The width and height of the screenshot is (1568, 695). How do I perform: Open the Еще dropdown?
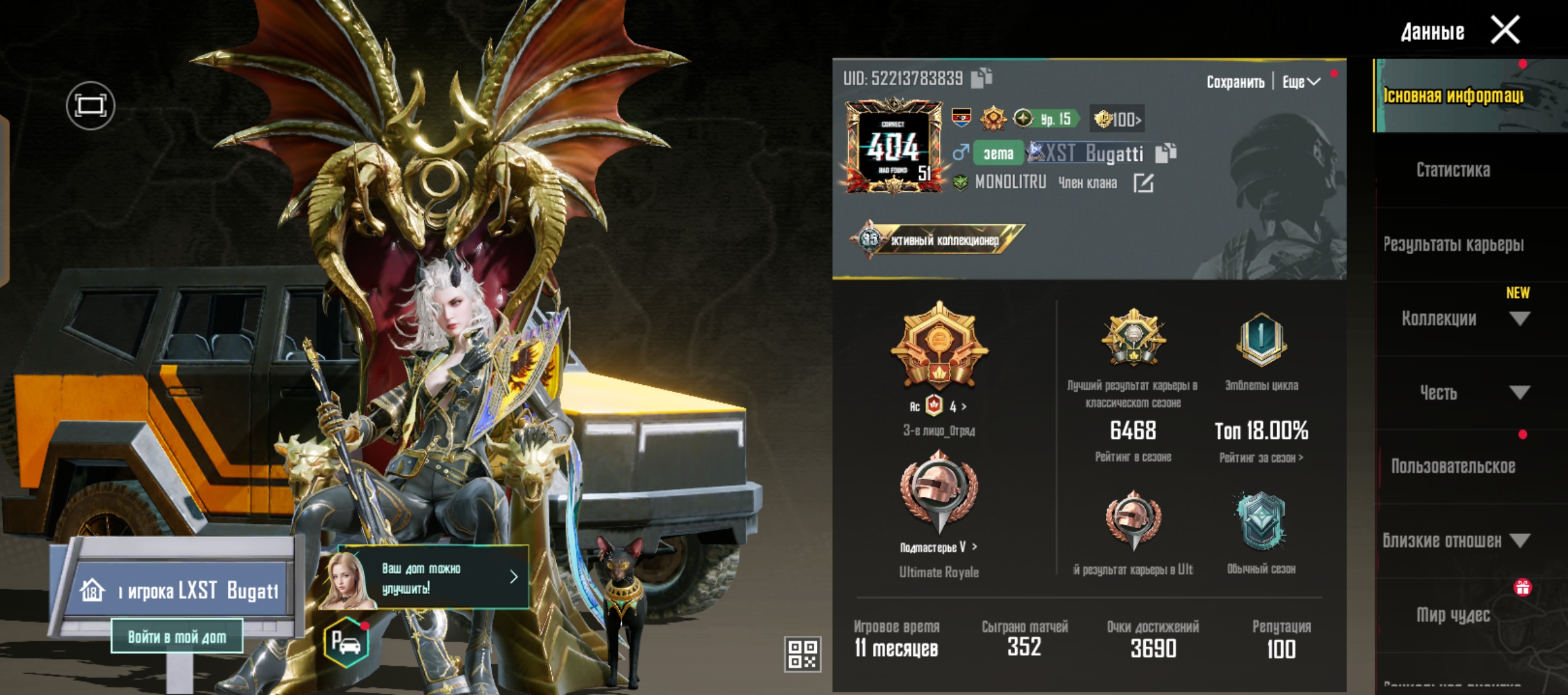tap(1301, 82)
